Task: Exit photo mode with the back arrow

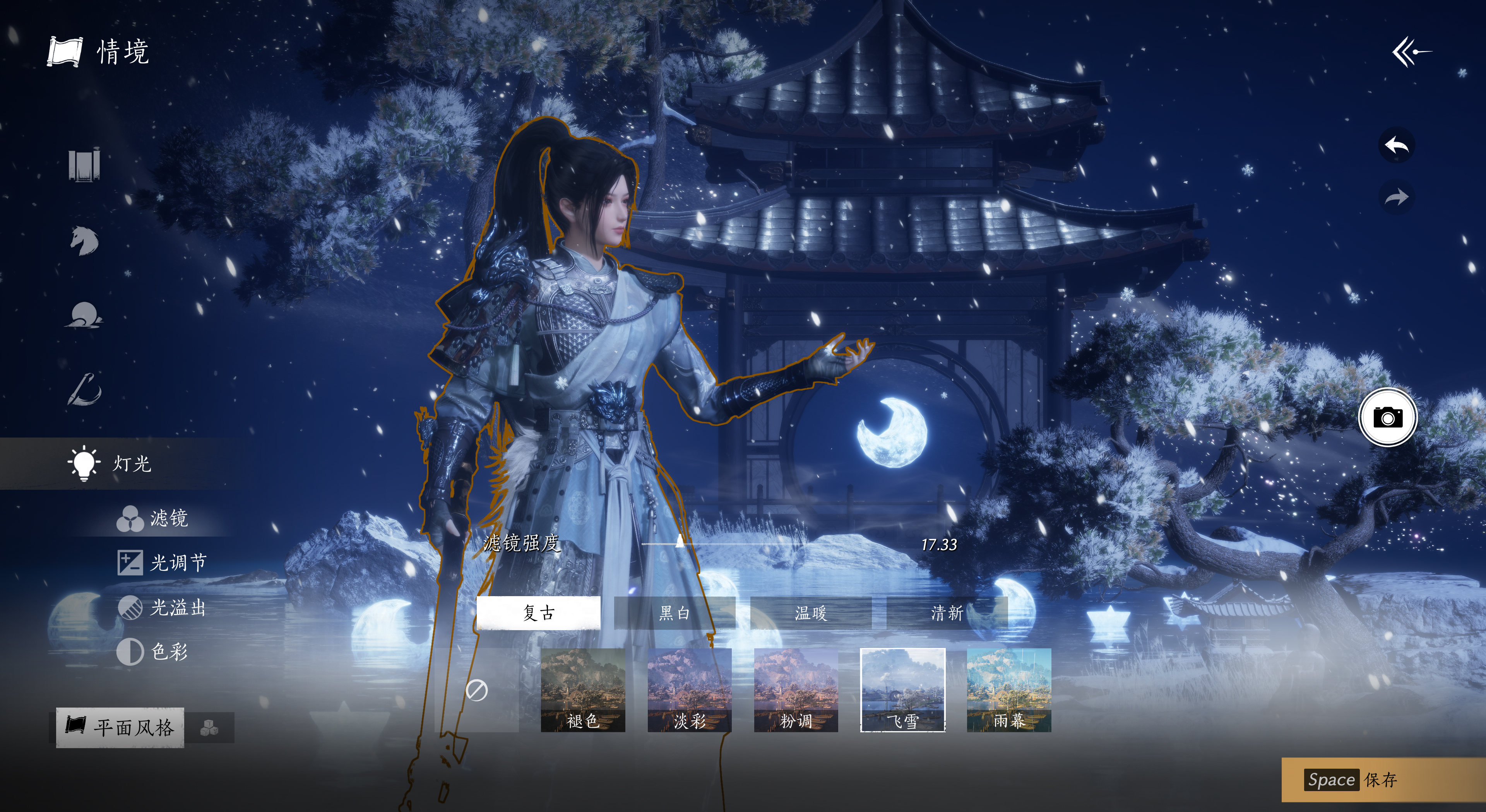Action: tap(1411, 52)
